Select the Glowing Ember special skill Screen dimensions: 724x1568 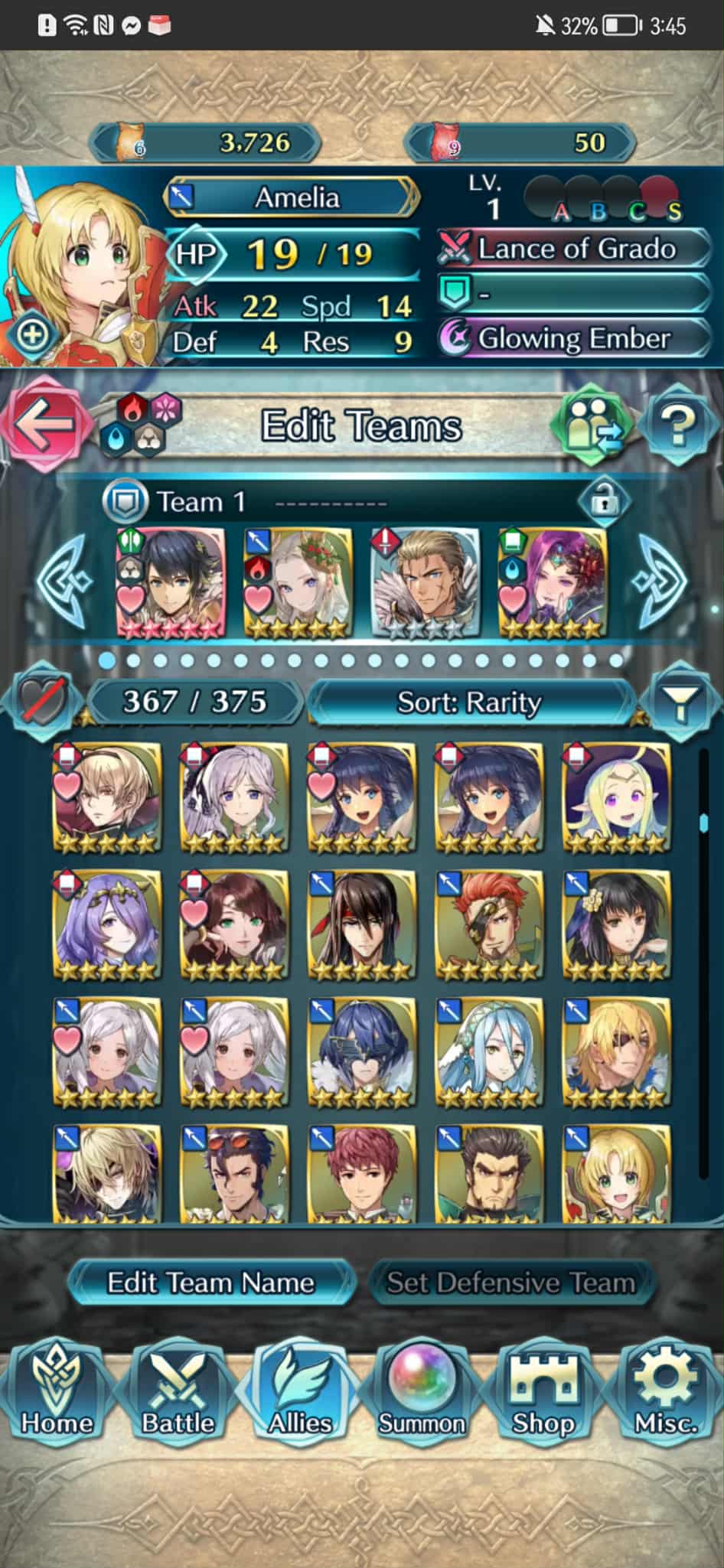click(x=574, y=338)
